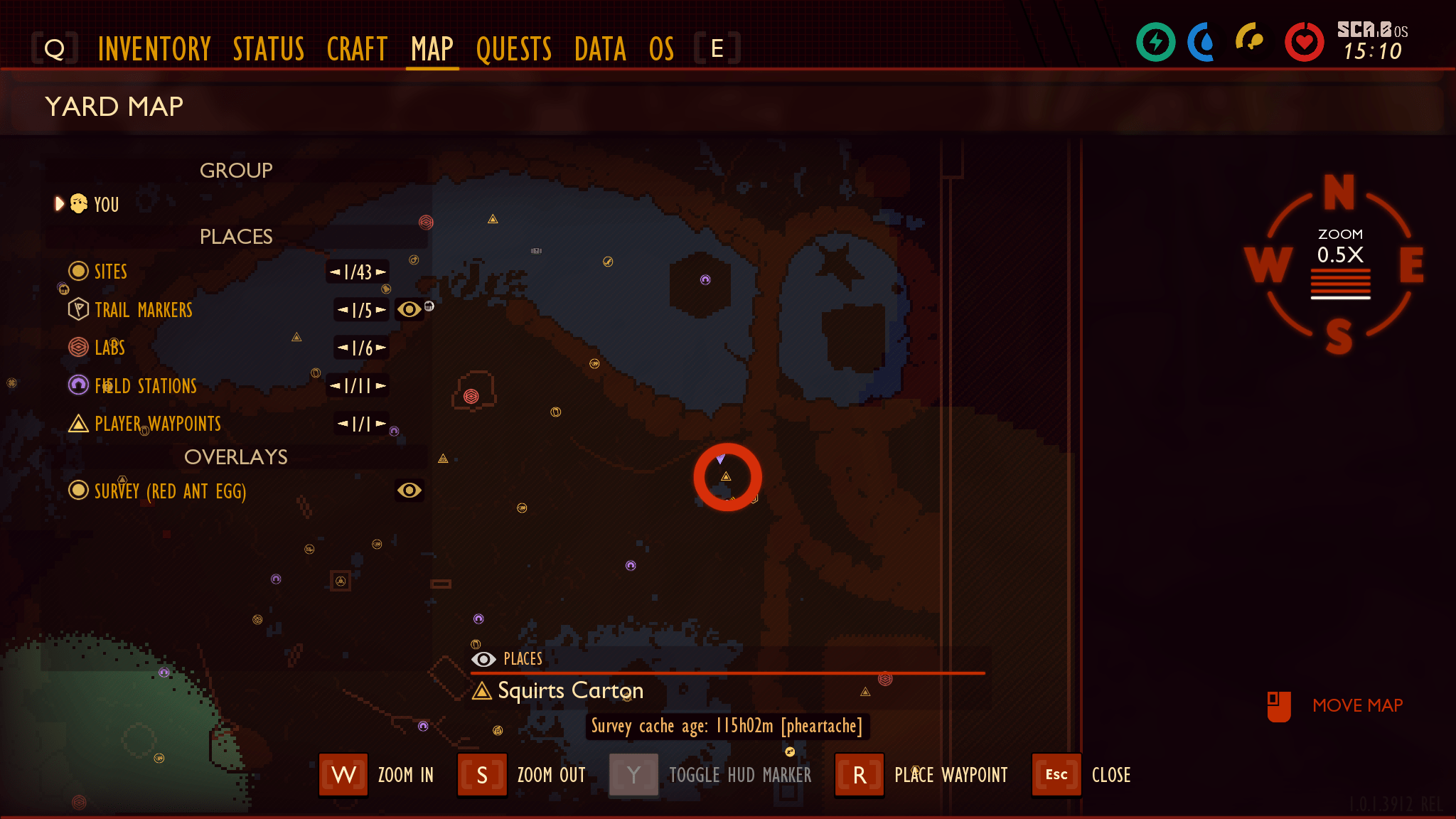Open the INVENTORY menu
The height and width of the screenshot is (819, 1456).
tap(154, 48)
